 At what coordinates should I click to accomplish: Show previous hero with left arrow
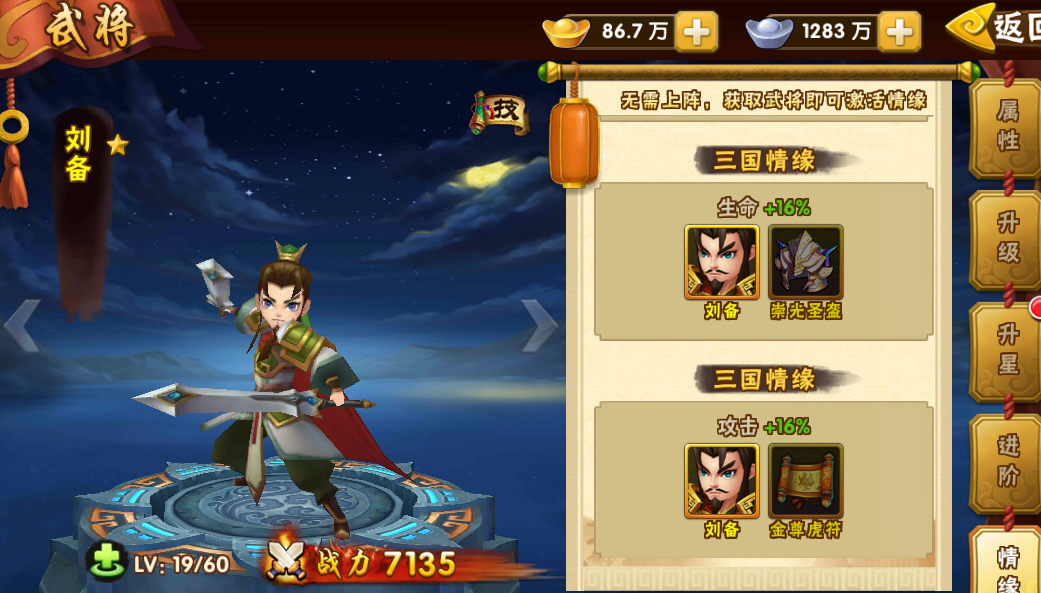(x=21, y=326)
